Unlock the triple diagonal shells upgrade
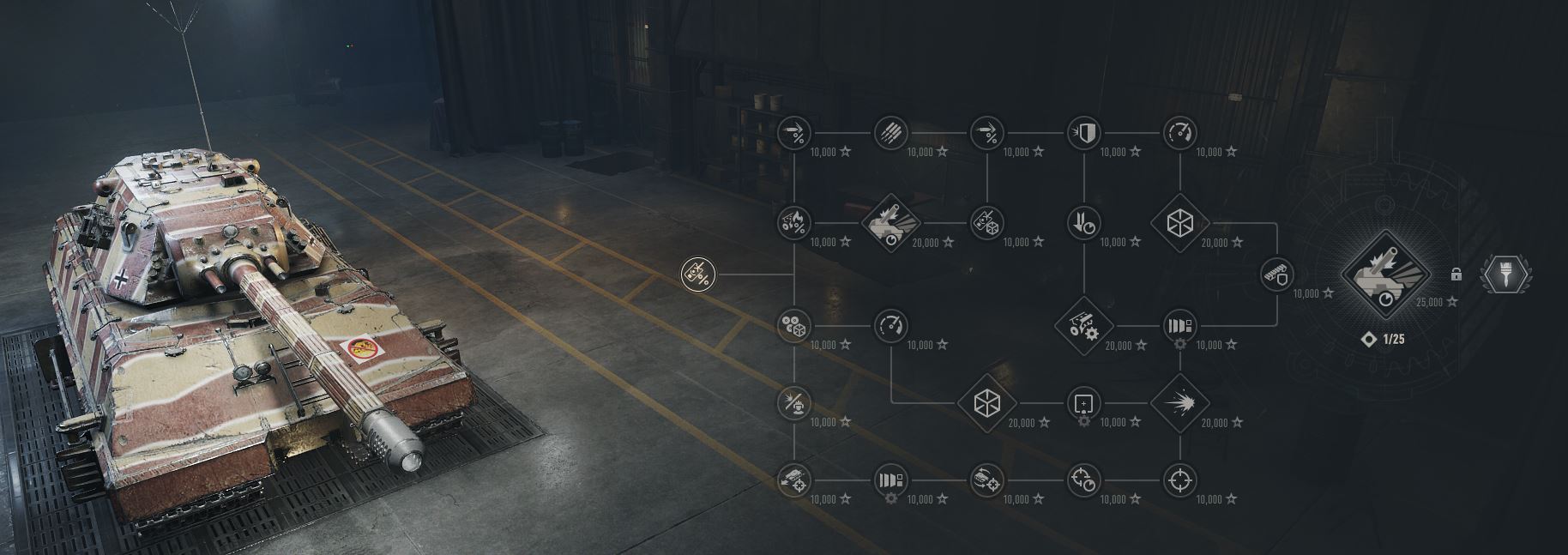The height and width of the screenshot is (555, 1568). click(x=890, y=134)
